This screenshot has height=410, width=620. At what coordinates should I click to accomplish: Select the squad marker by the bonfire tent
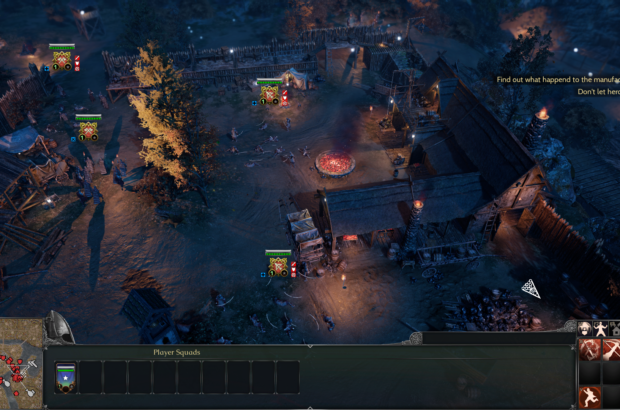click(x=269, y=94)
